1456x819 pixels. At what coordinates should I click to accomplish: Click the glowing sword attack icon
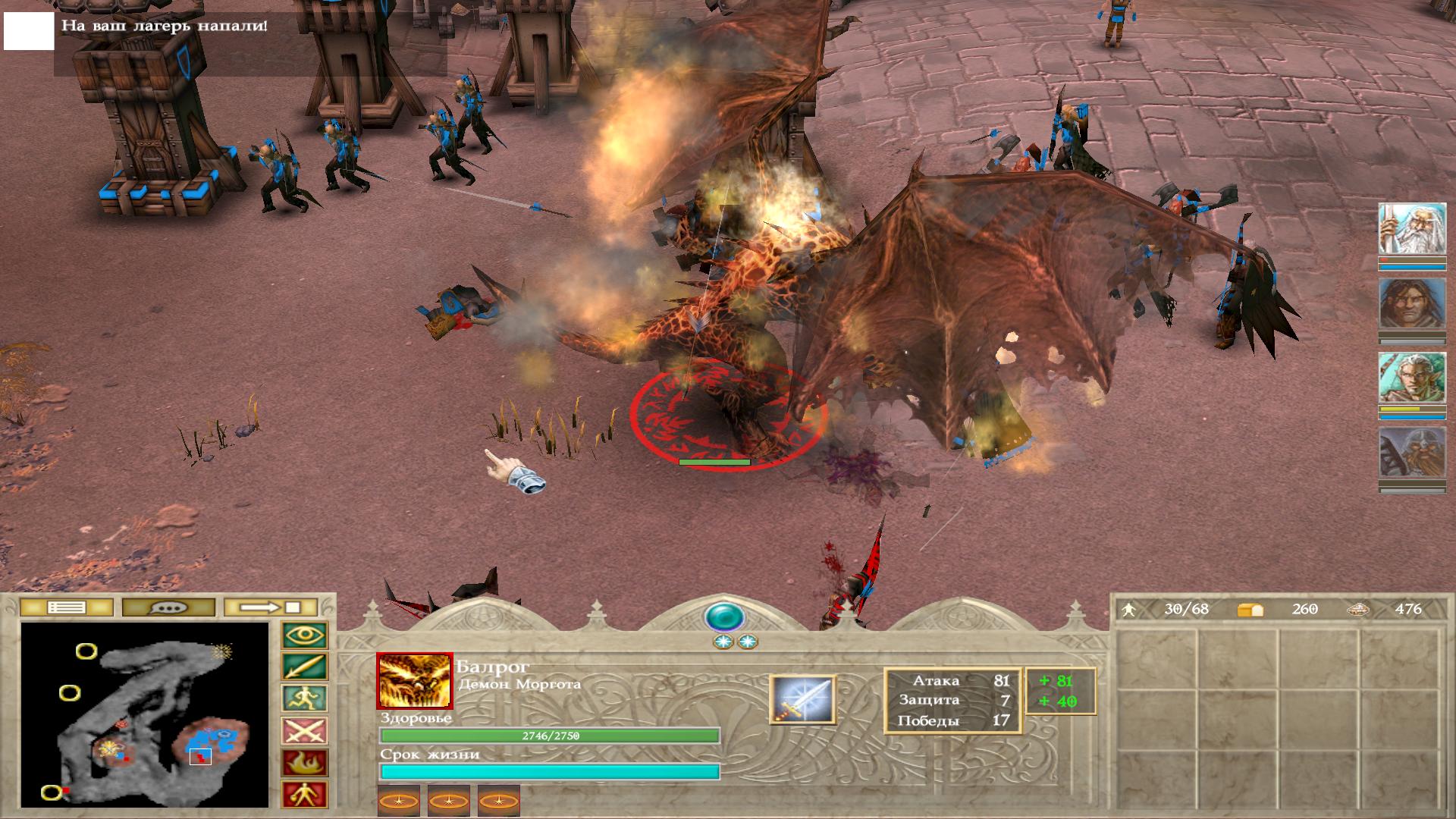pos(802,699)
